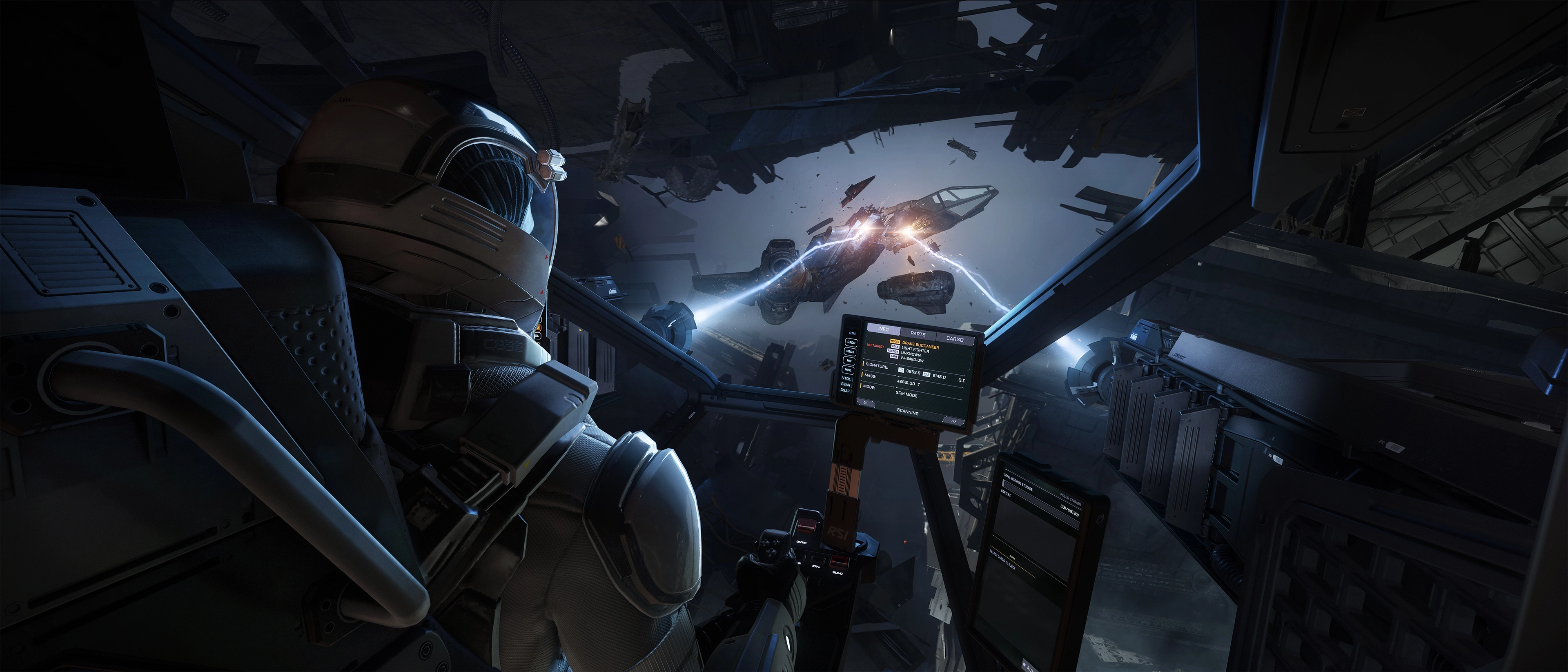Select the QTM label on the display
The image size is (1568, 672).
point(852,334)
